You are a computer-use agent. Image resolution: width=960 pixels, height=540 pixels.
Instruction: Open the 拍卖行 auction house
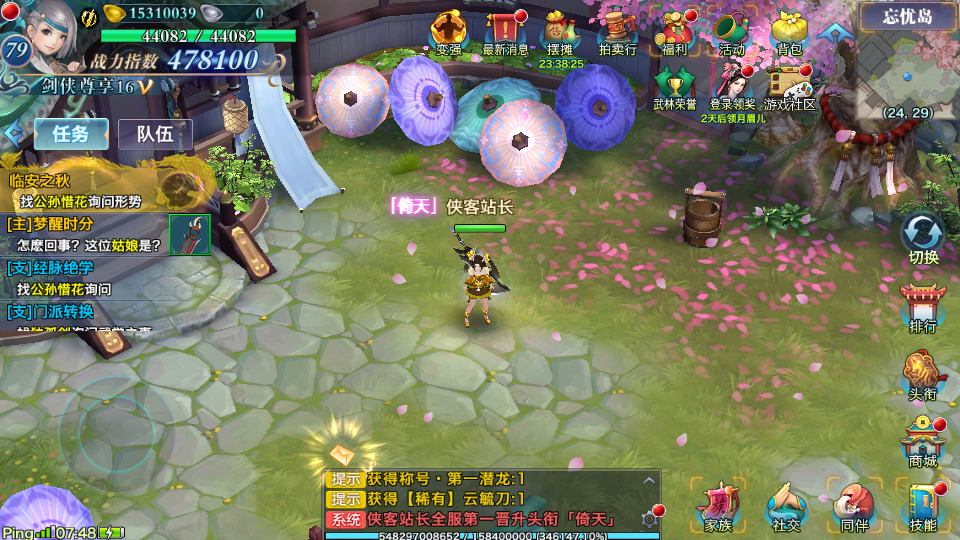tap(617, 31)
